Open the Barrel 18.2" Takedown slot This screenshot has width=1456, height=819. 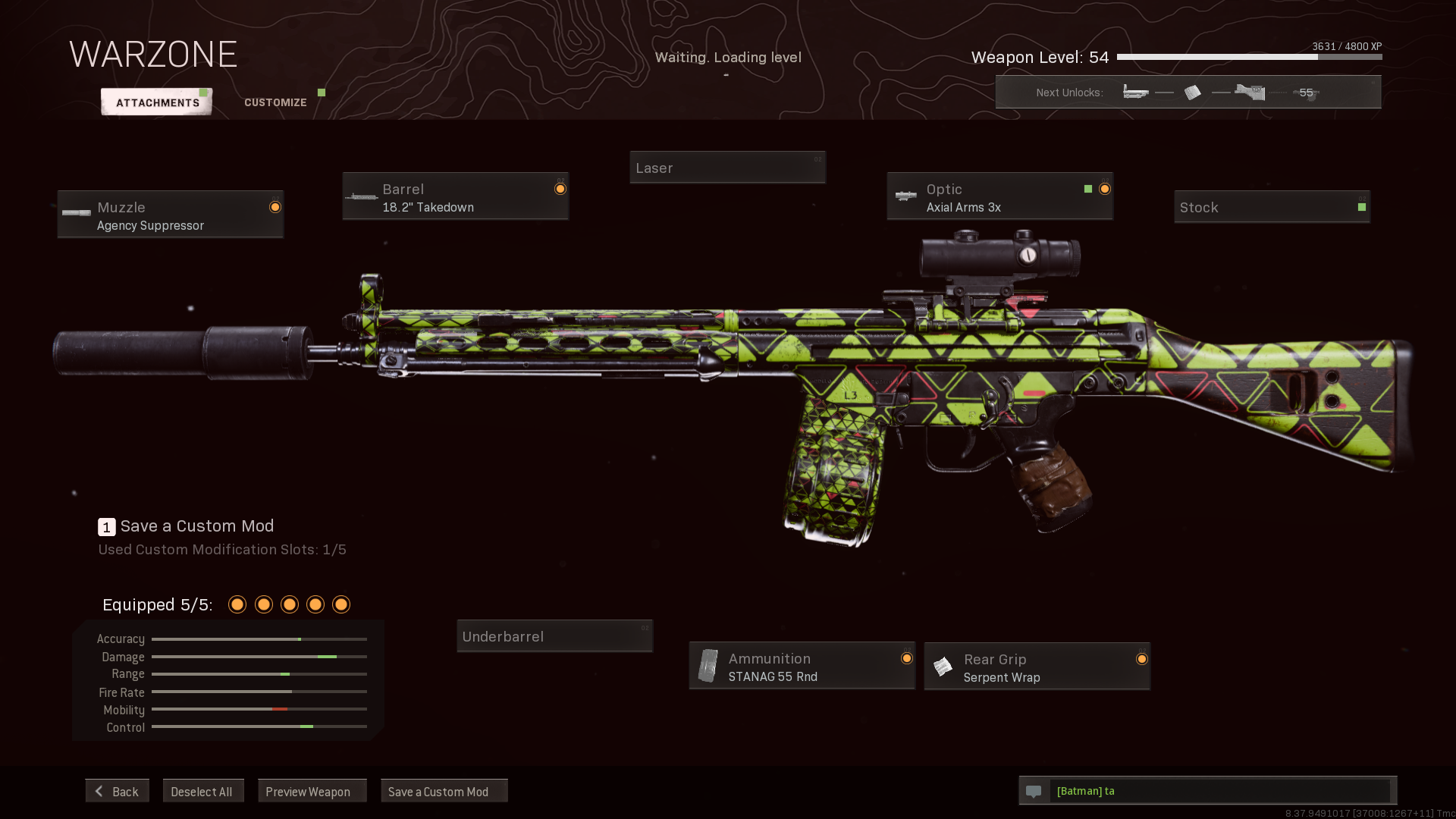[x=455, y=197]
